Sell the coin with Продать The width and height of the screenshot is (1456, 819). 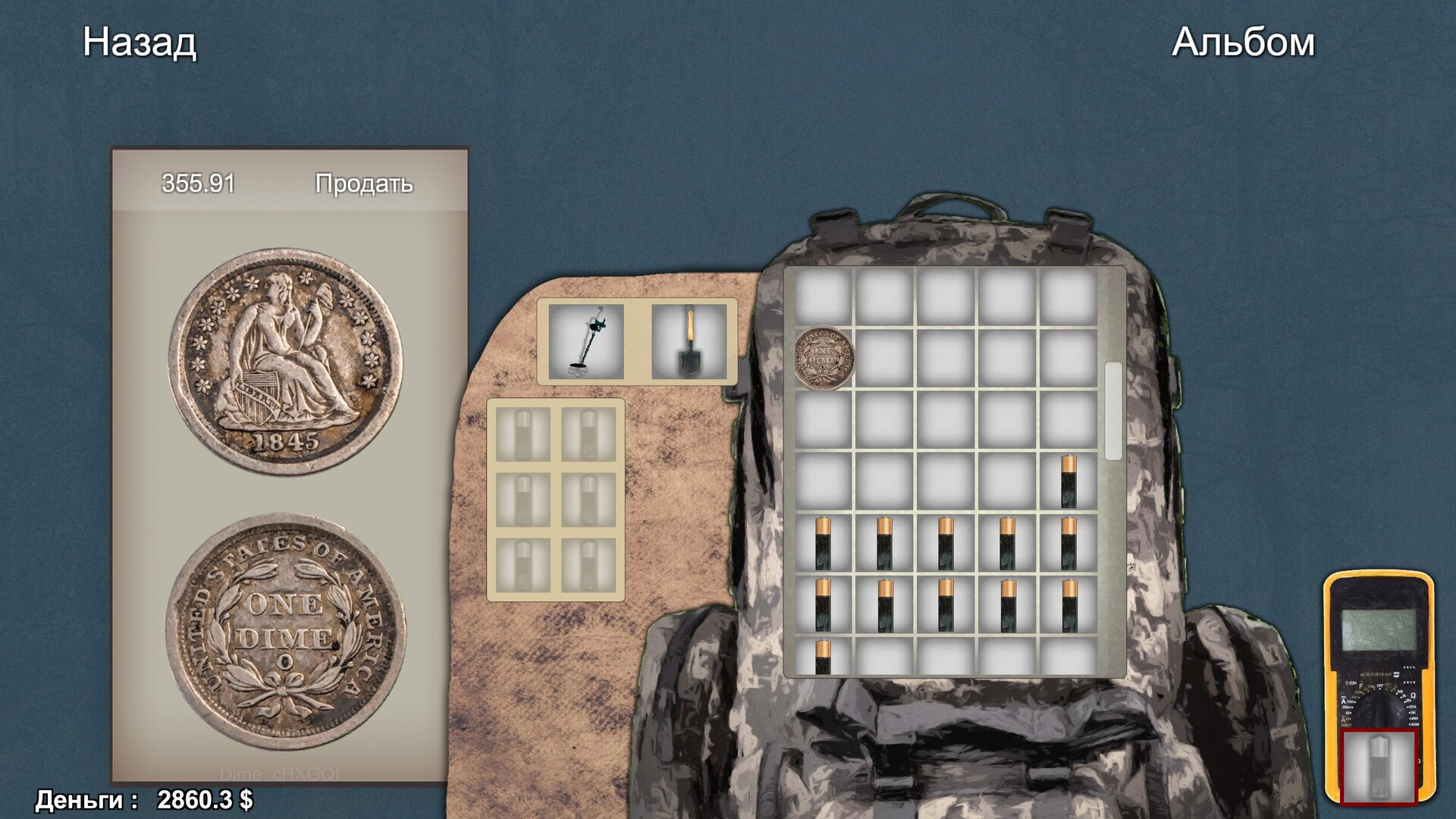pyautogui.click(x=364, y=184)
